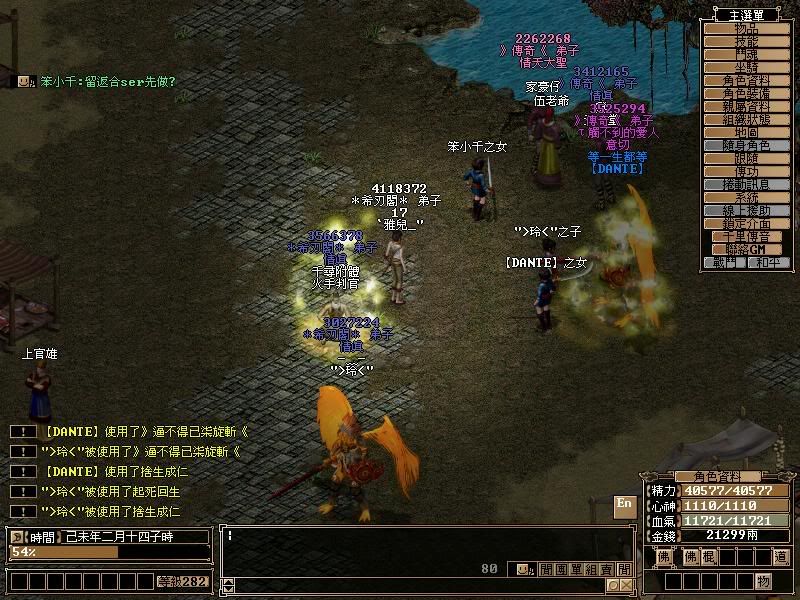800x600 pixels.
Task: Open the 系統 system menu
Action: point(747,197)
